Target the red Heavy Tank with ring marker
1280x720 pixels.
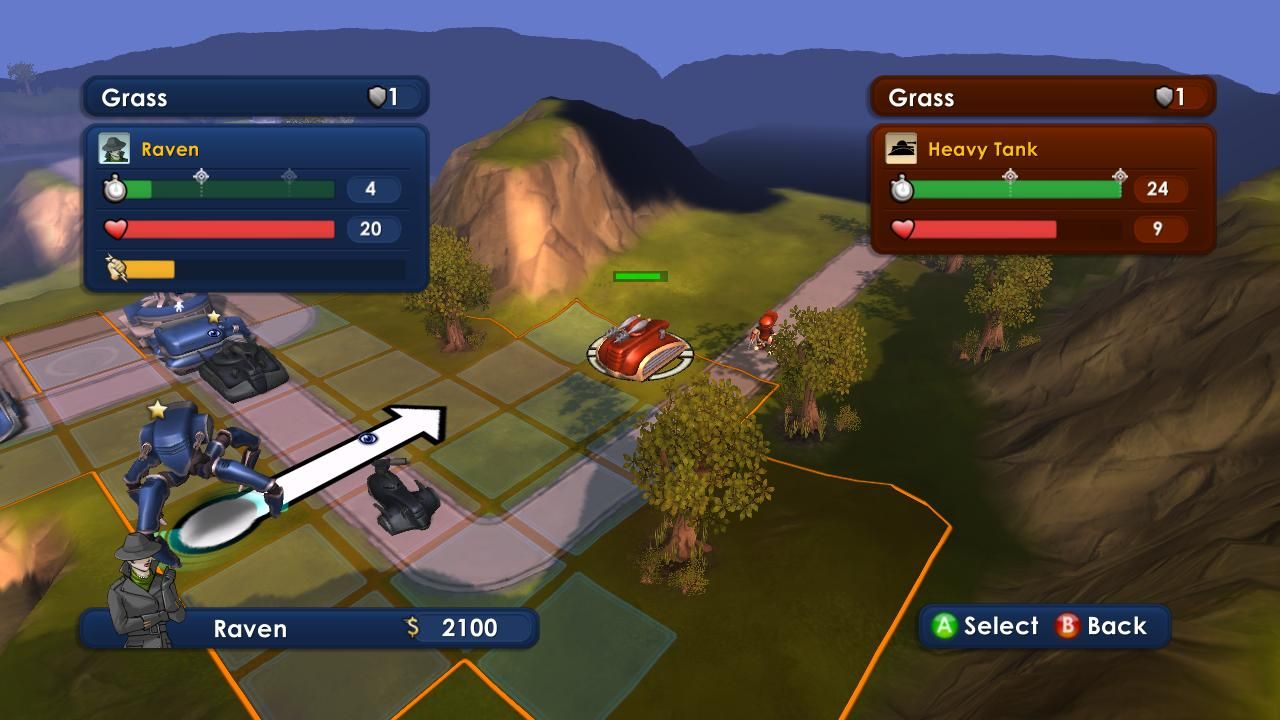tap(640, 344)
